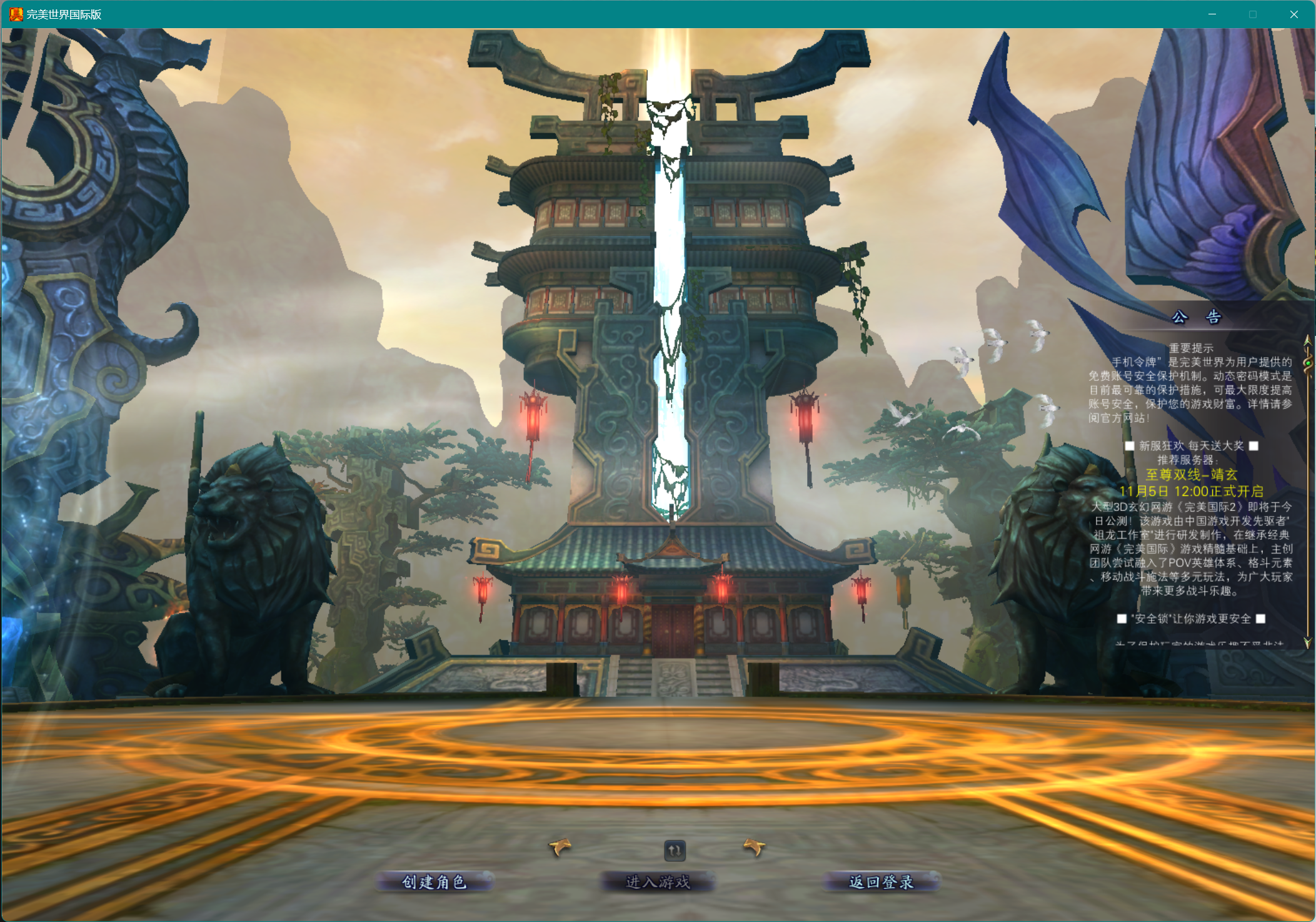Click the announcement panel's scroll-down arrow

tap(1307, 642)
